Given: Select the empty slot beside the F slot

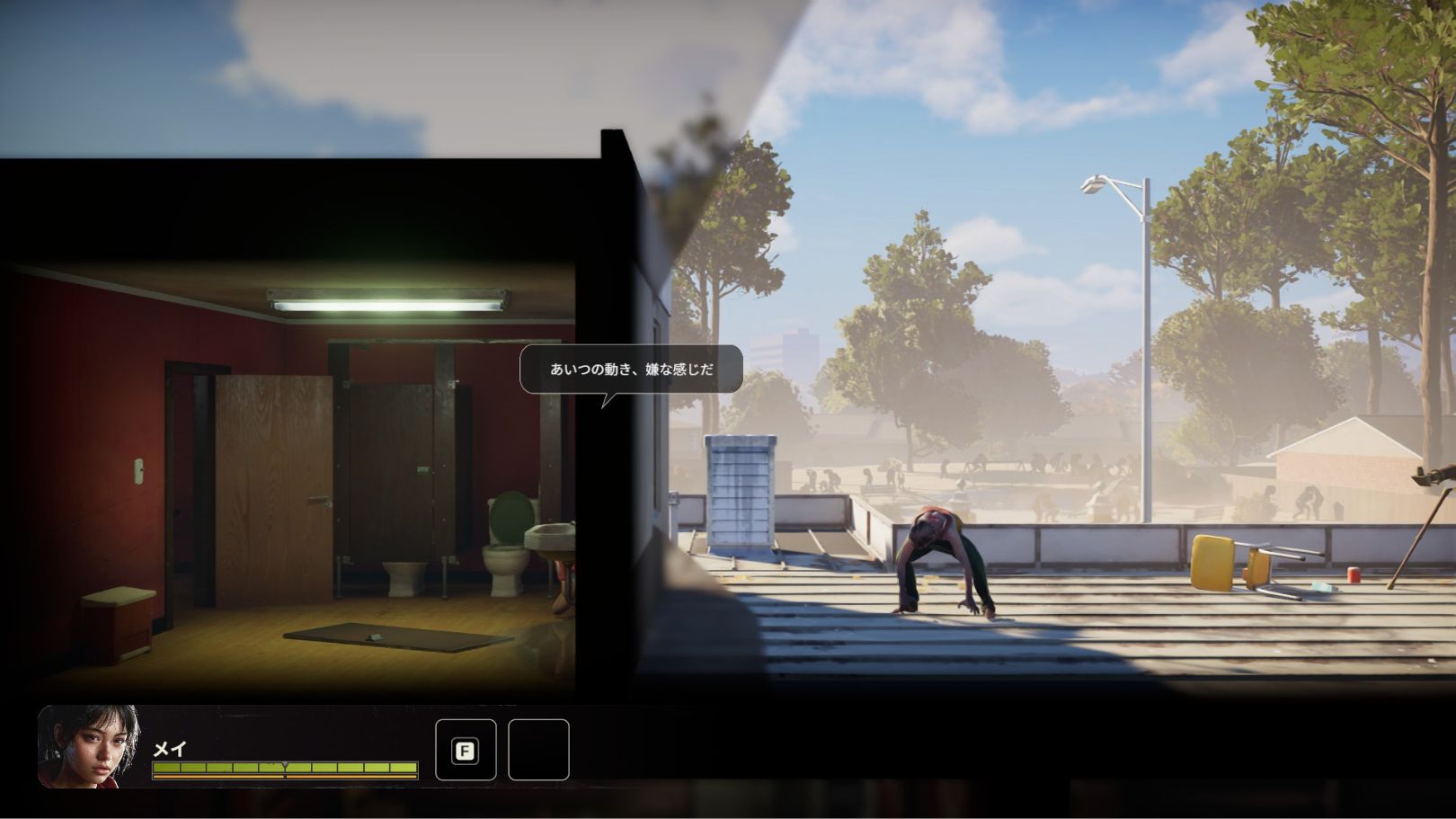Looking at the screenshot, I should coord(538,750).
